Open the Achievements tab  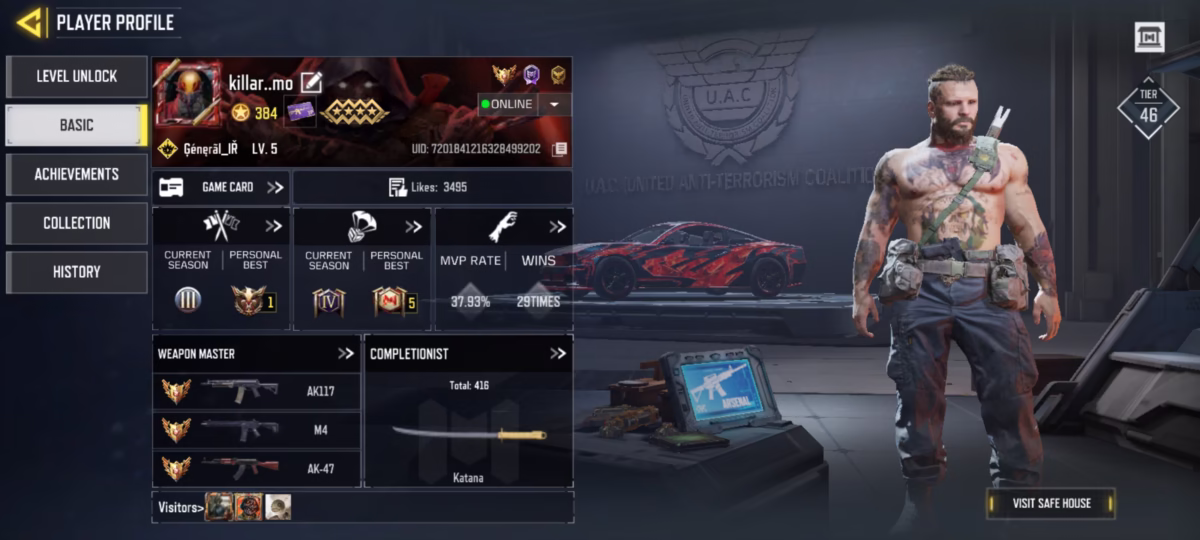tap(77, 174)
